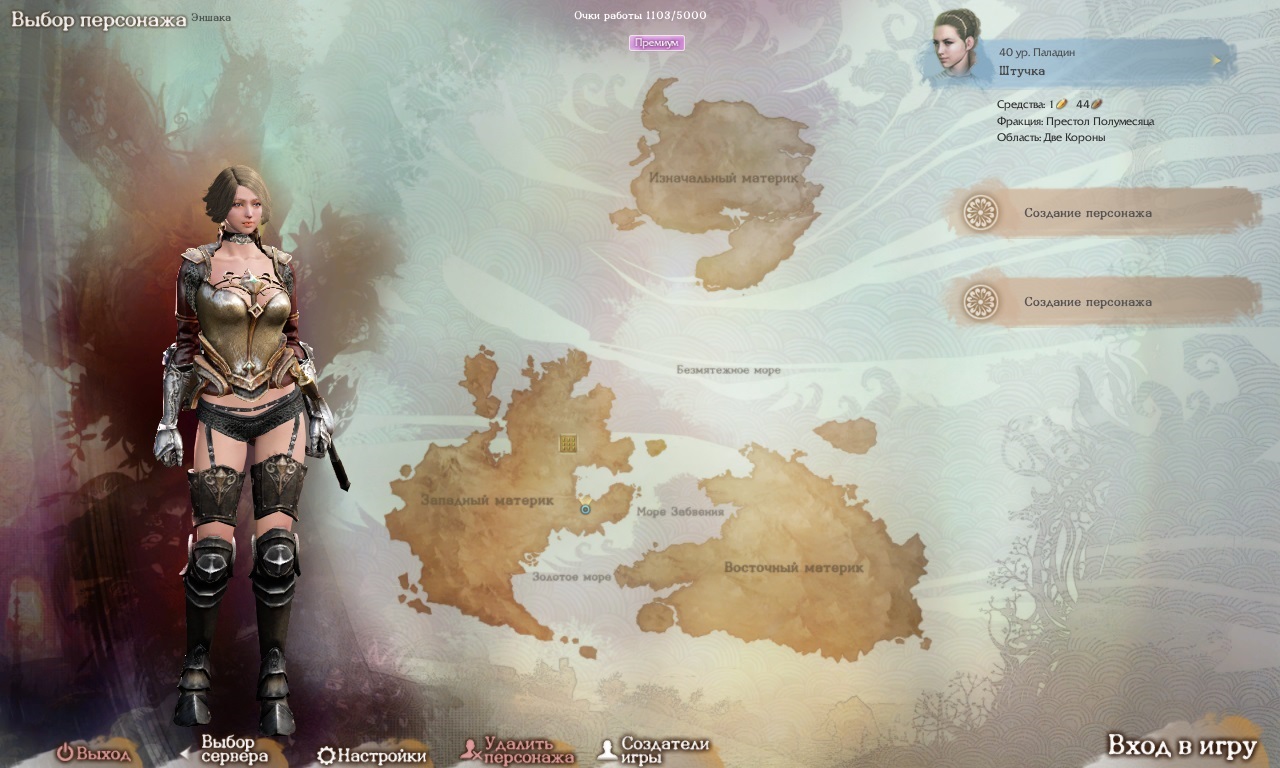Select the level 40 Паладин Штучка character
Image resolution: width=1280 pixels, height=768 pixels.
coord(1080,61)
